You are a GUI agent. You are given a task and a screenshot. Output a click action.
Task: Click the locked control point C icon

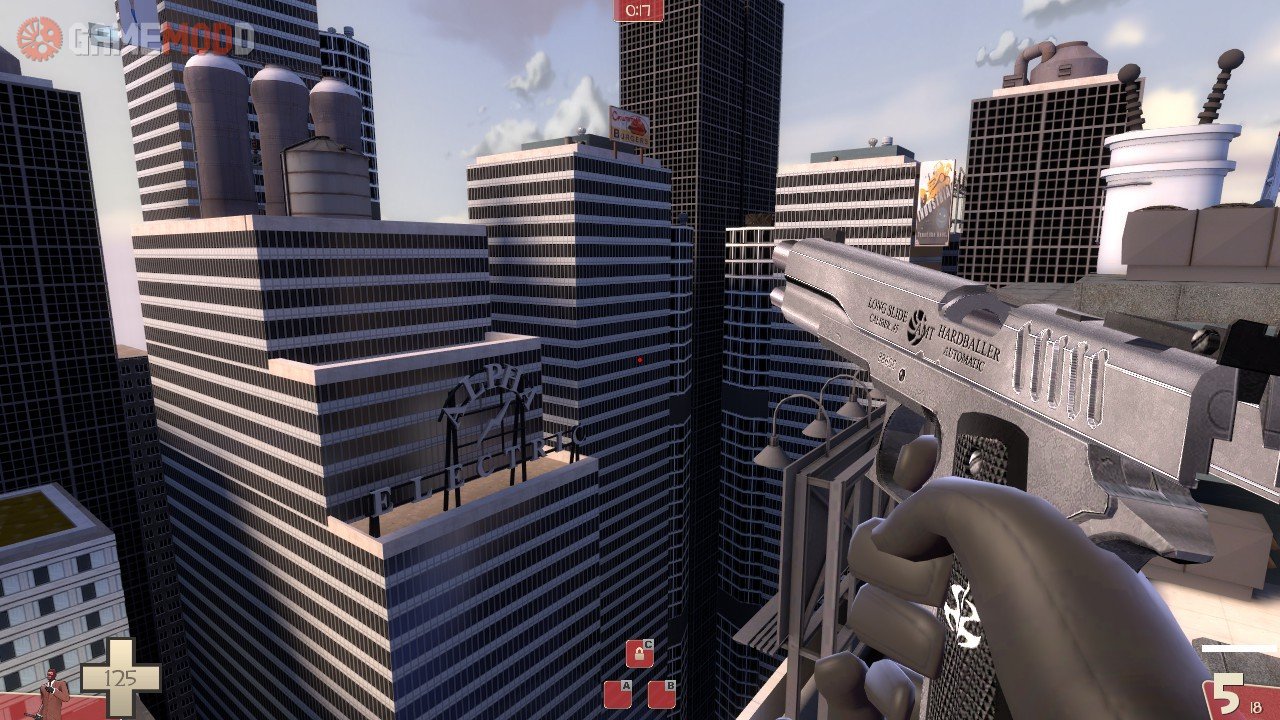click(x=639, y=654)
